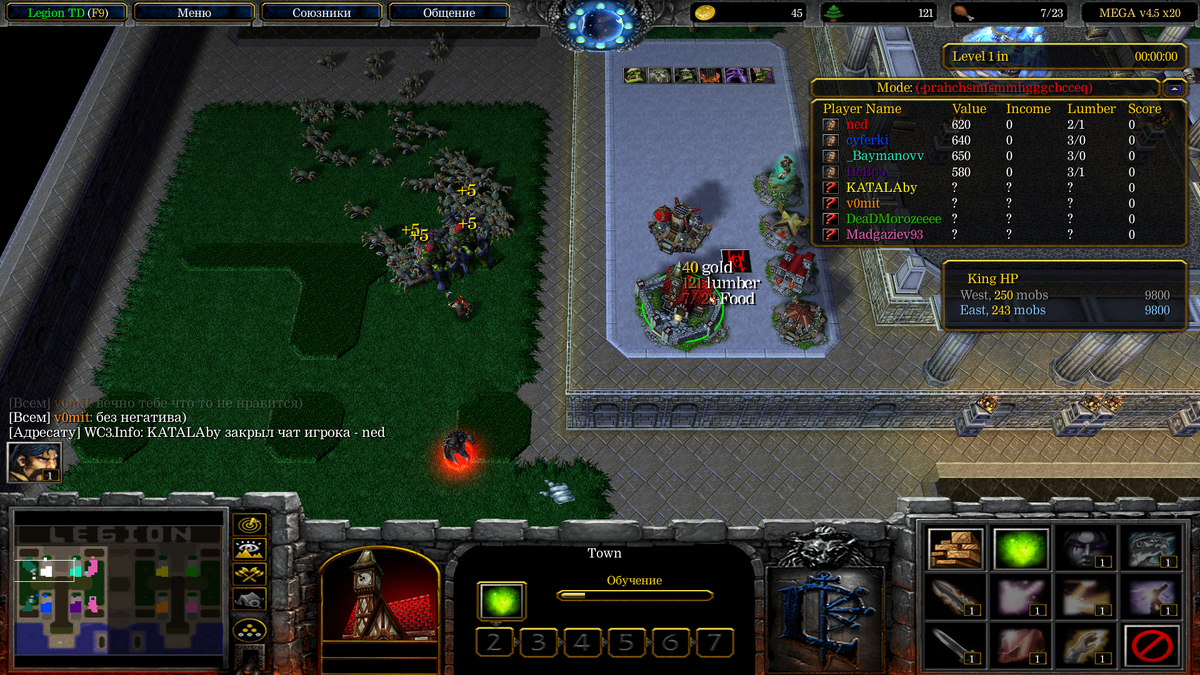Select the hero portrait icon above minimap
Viewport: 1200px width, 675px height.
[x=35, y=462]
